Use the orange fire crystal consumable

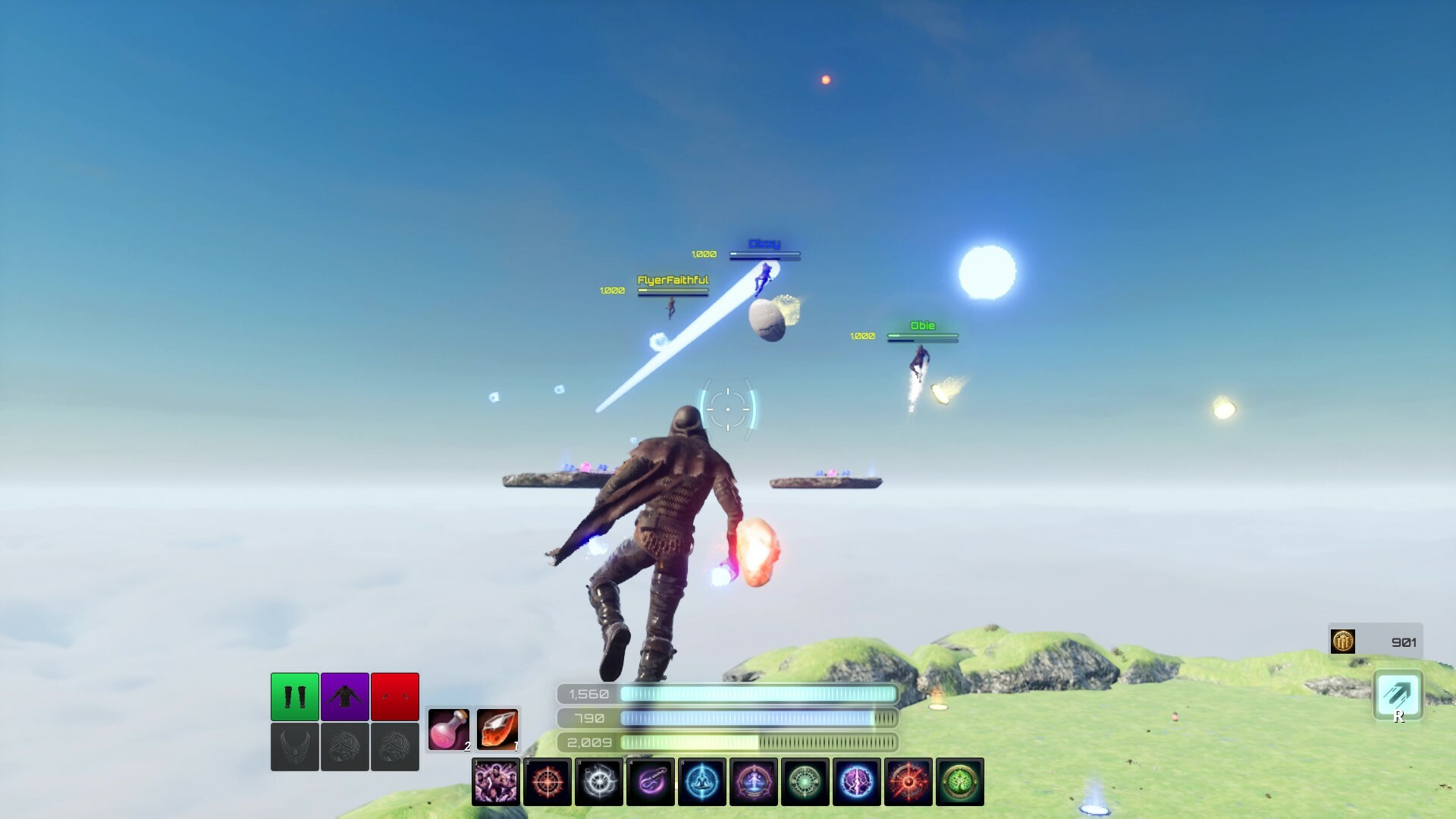click(x=498, y=729)
